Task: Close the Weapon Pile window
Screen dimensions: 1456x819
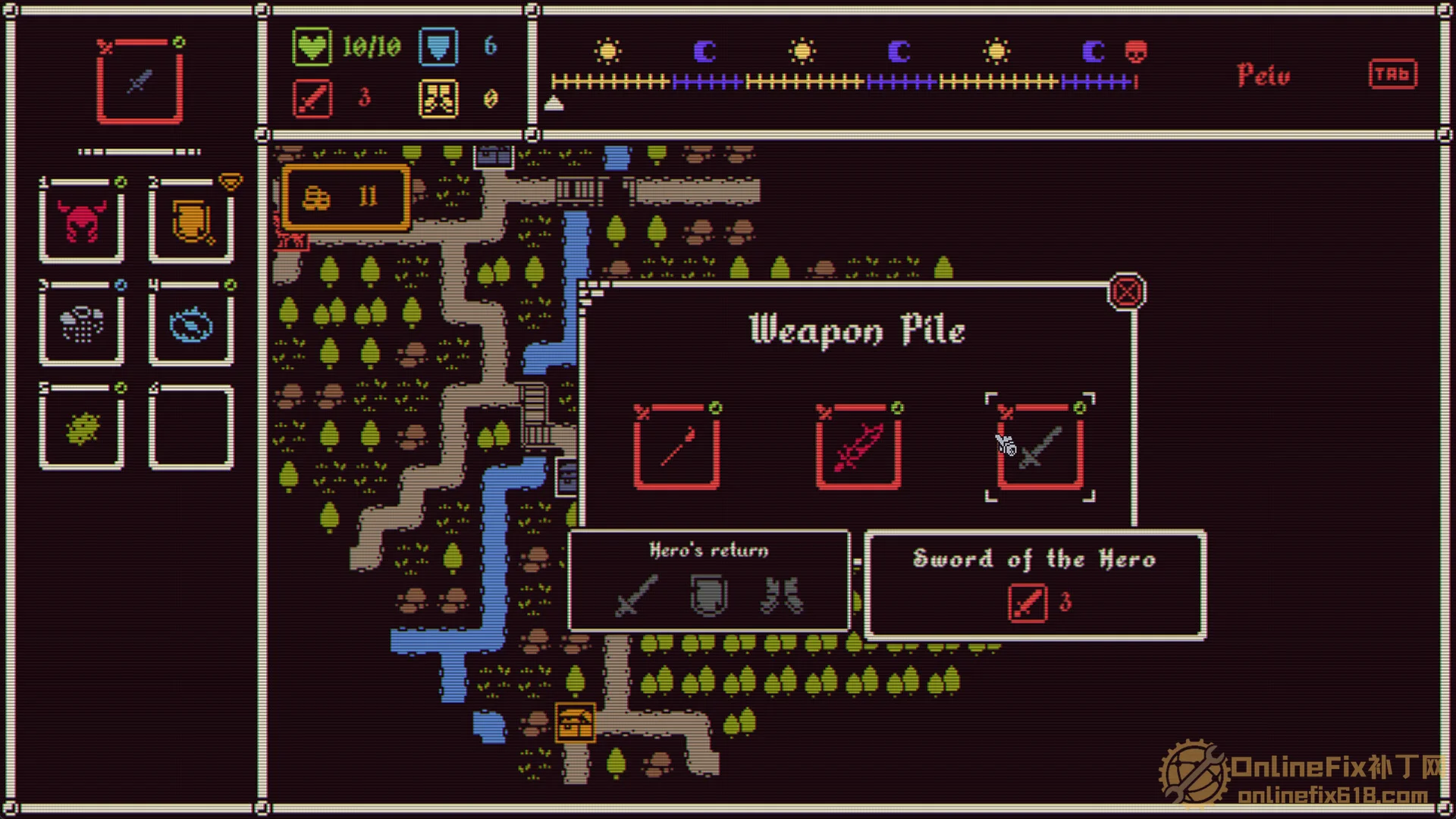Action: coord(1126,292)
